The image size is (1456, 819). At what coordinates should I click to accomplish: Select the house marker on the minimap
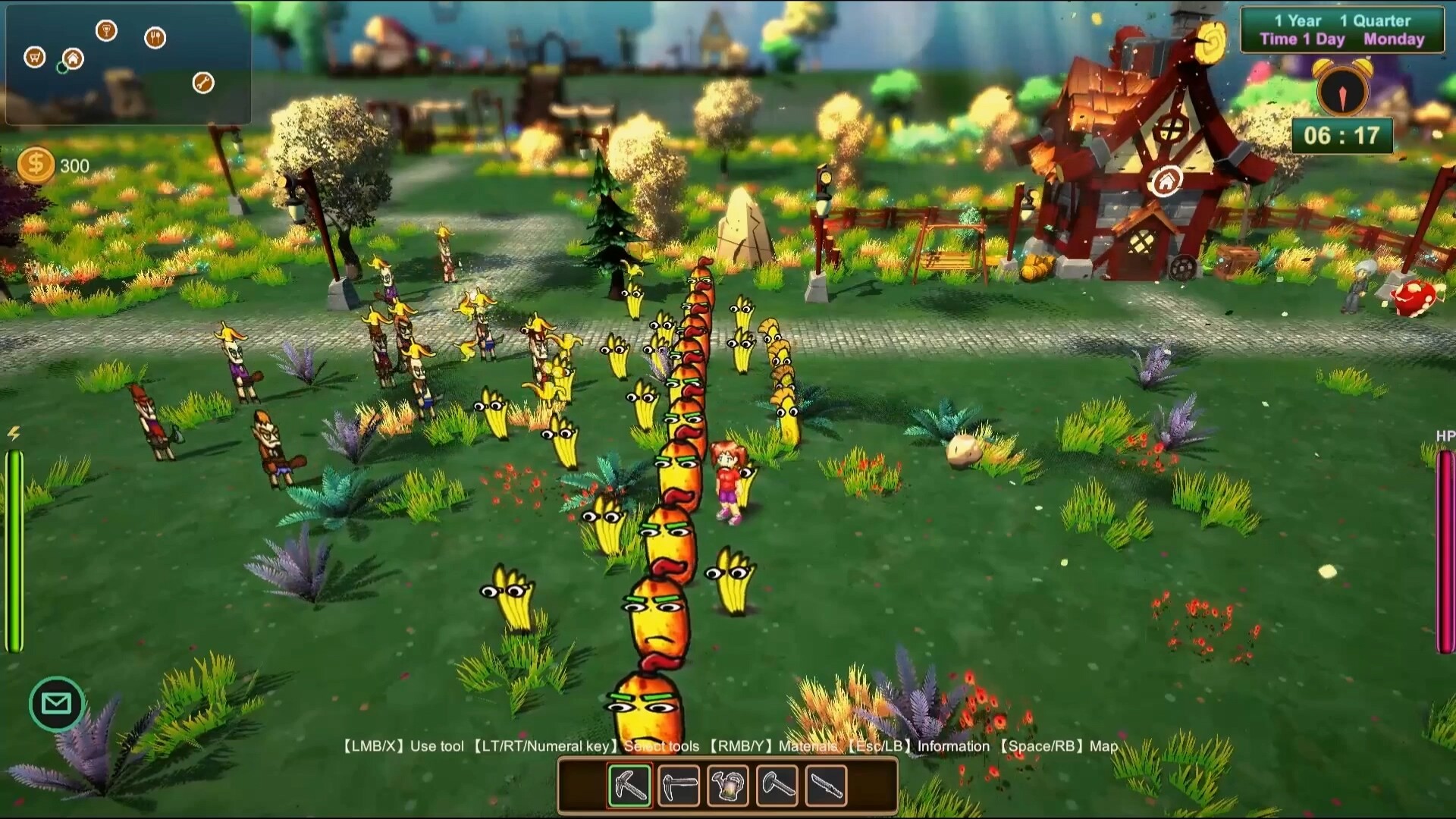click(73, 58)
